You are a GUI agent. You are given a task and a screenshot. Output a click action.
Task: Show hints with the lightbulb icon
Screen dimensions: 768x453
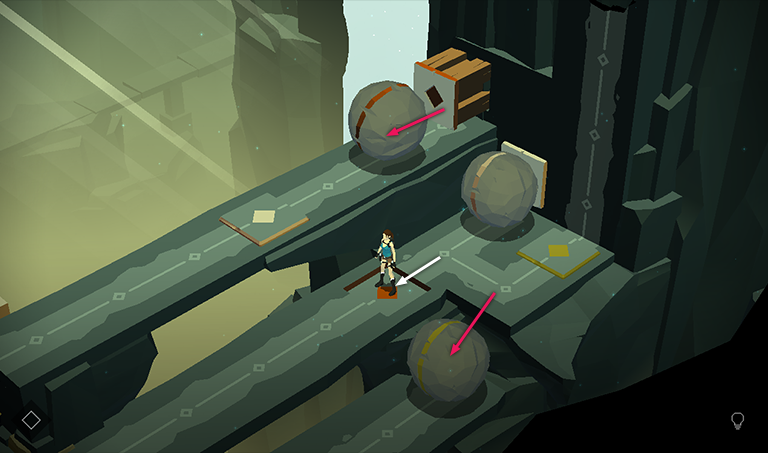click(x=738, y=421)
